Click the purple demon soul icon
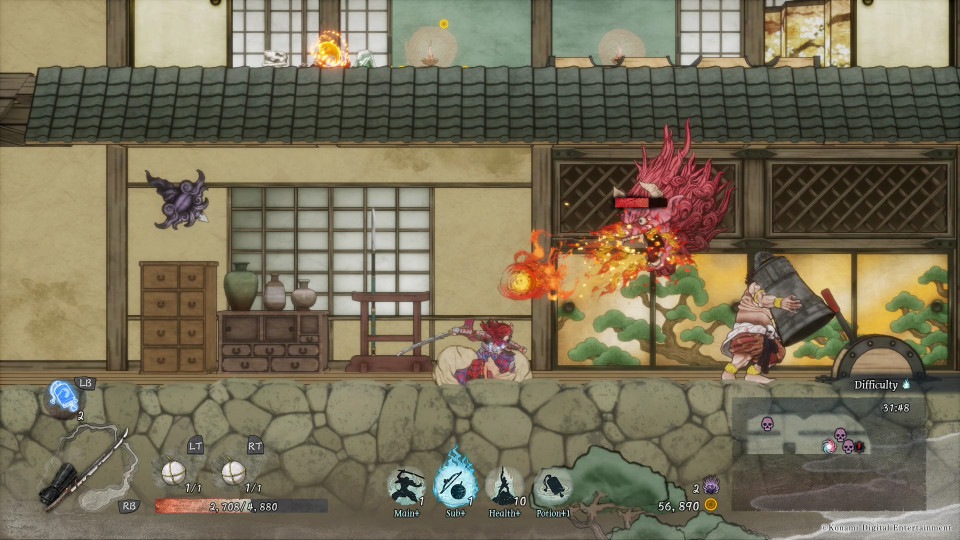This screenshot has height=540, width=960. (711, 485)
